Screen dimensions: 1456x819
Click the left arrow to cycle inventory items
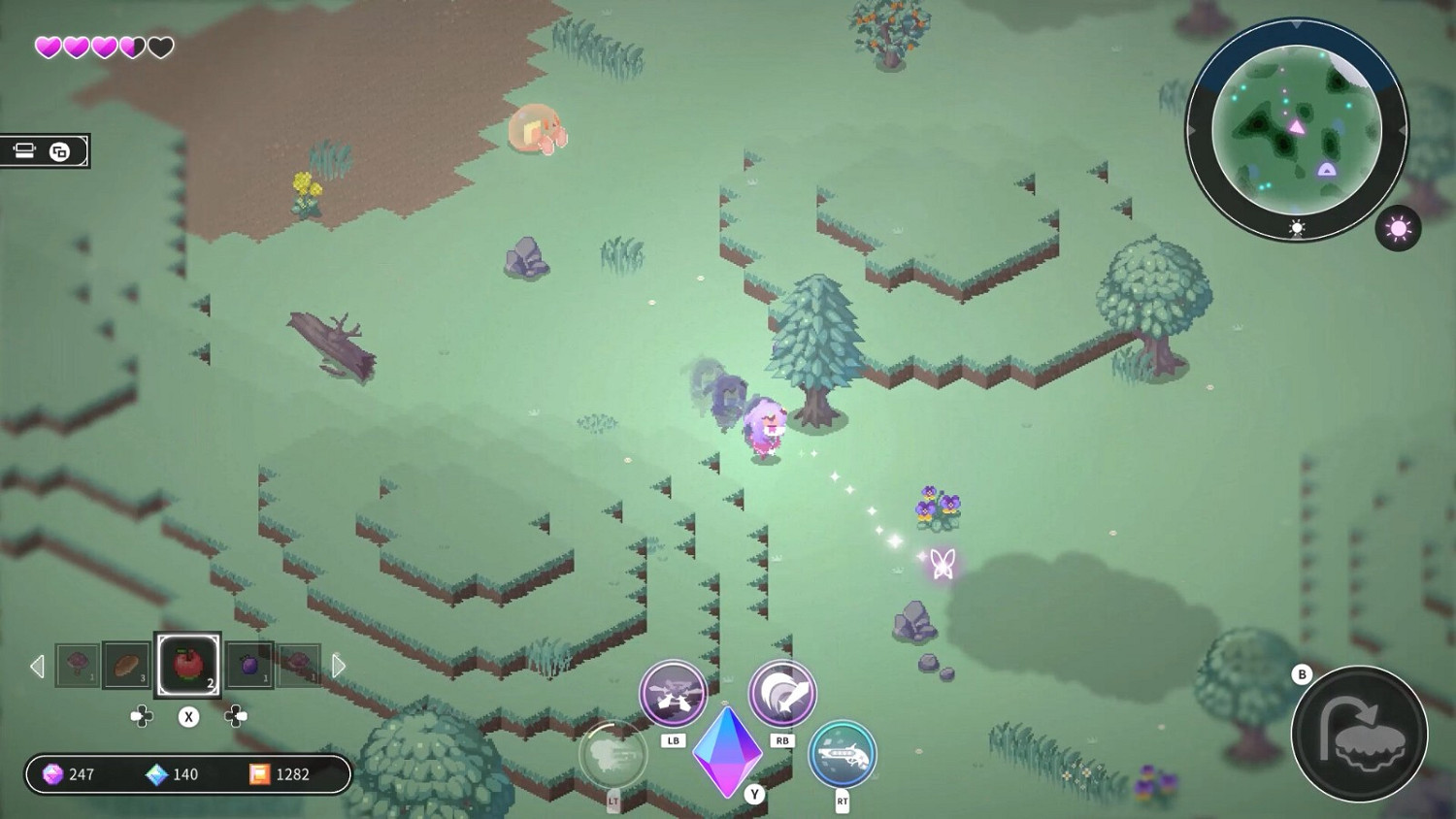[38, 666]
